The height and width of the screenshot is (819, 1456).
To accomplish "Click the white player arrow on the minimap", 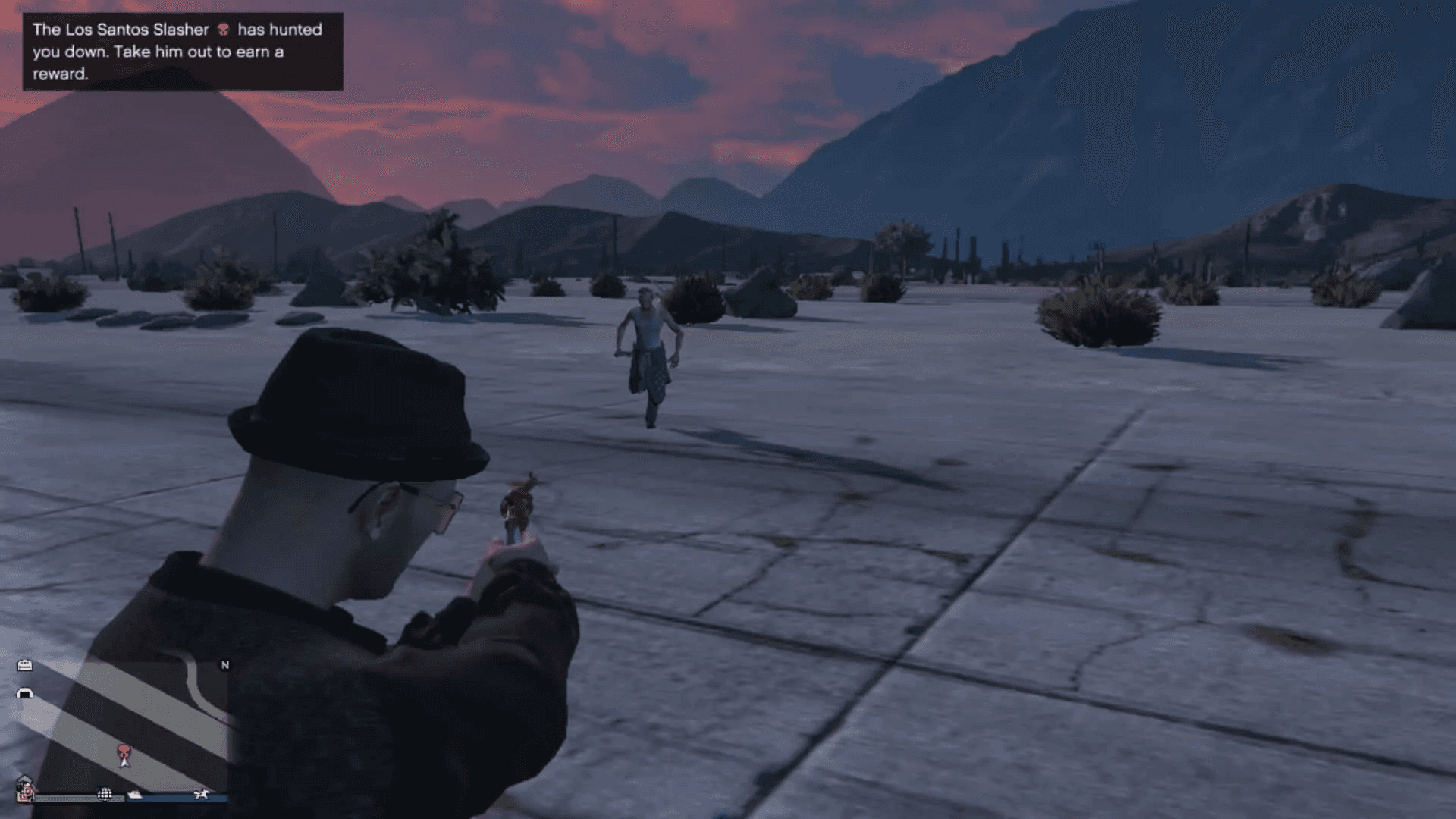I will 124,764.
